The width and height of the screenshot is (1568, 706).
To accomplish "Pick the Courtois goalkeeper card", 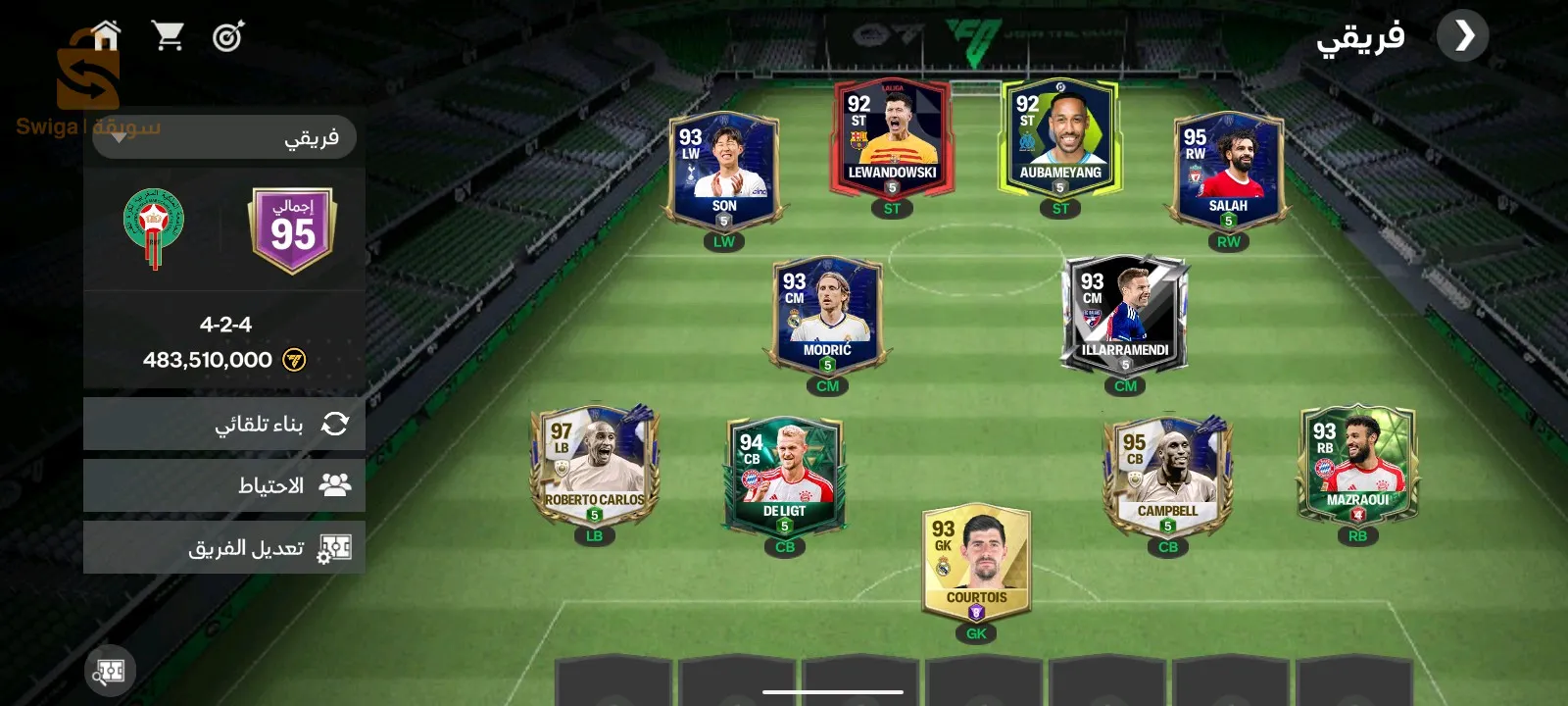I will tap(976, 563).
